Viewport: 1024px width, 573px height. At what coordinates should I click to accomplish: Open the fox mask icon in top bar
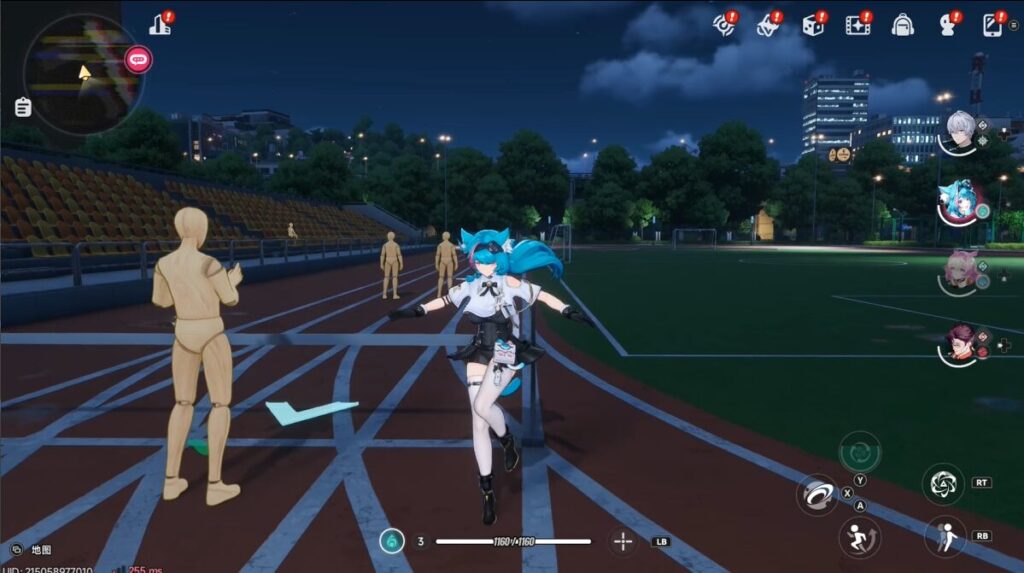768,25
